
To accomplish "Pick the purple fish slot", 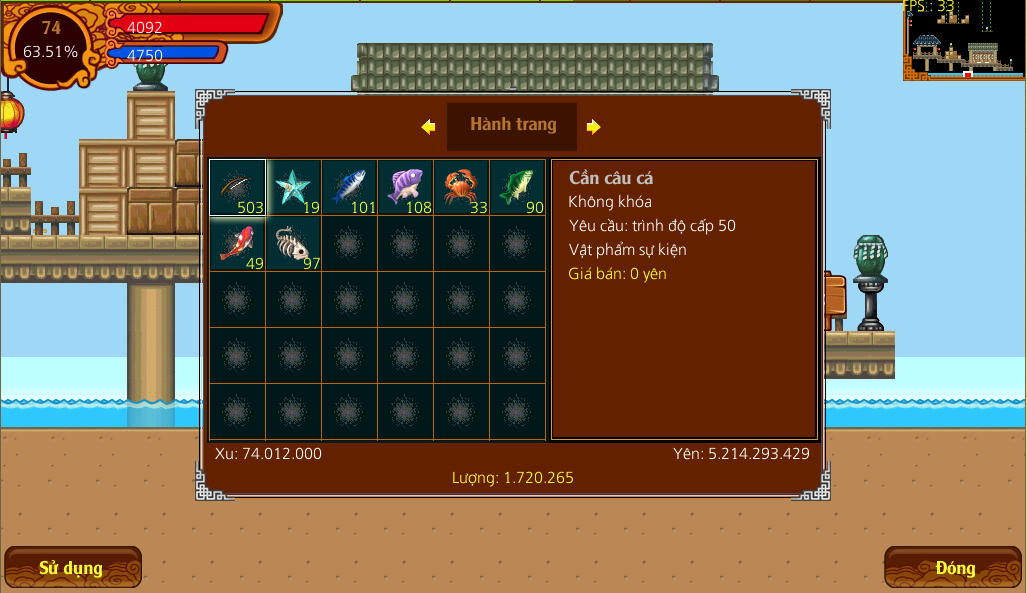I will click(x=406, y=188).
